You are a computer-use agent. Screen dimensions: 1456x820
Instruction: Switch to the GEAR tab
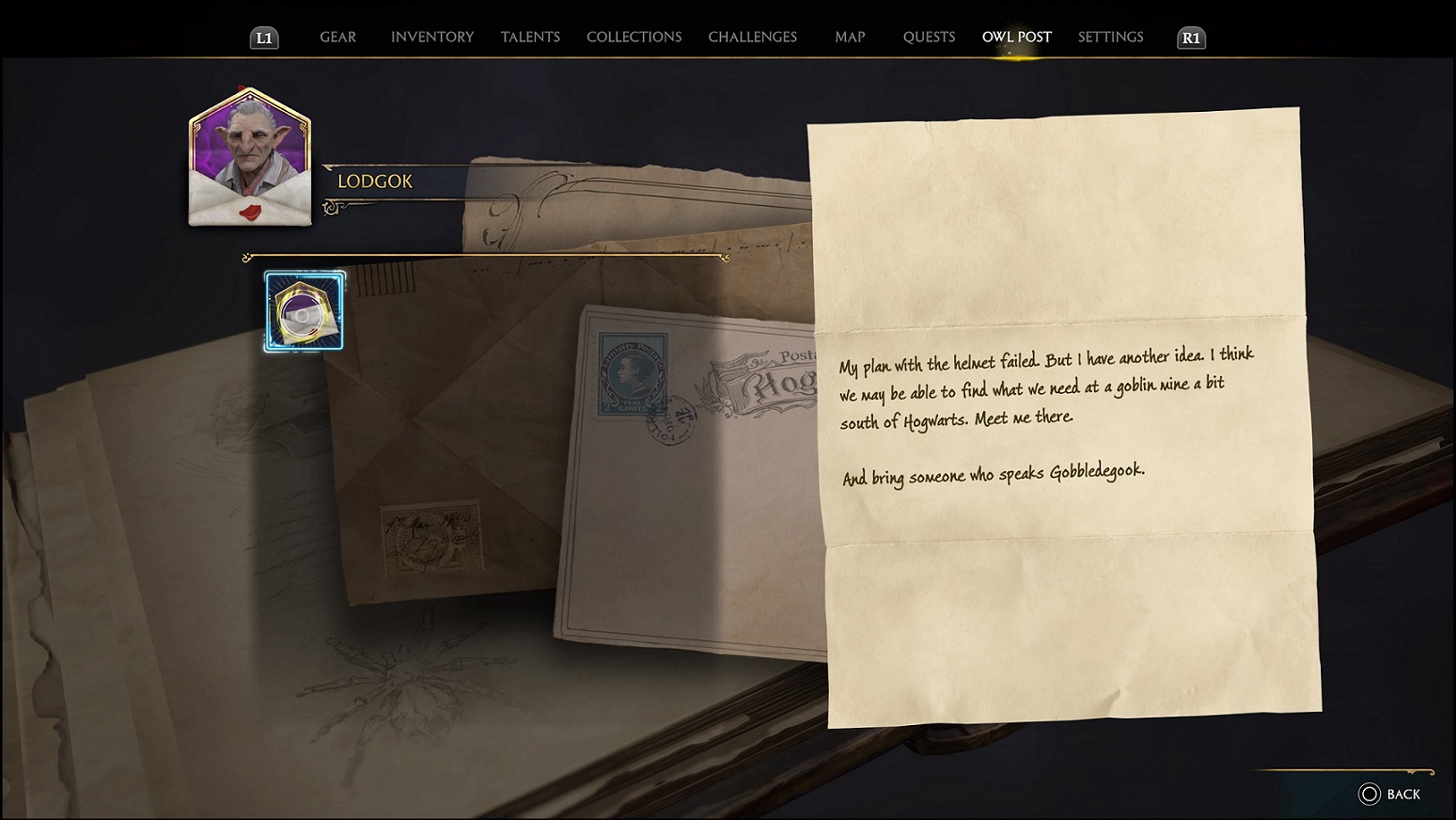(x=337, y=37)
